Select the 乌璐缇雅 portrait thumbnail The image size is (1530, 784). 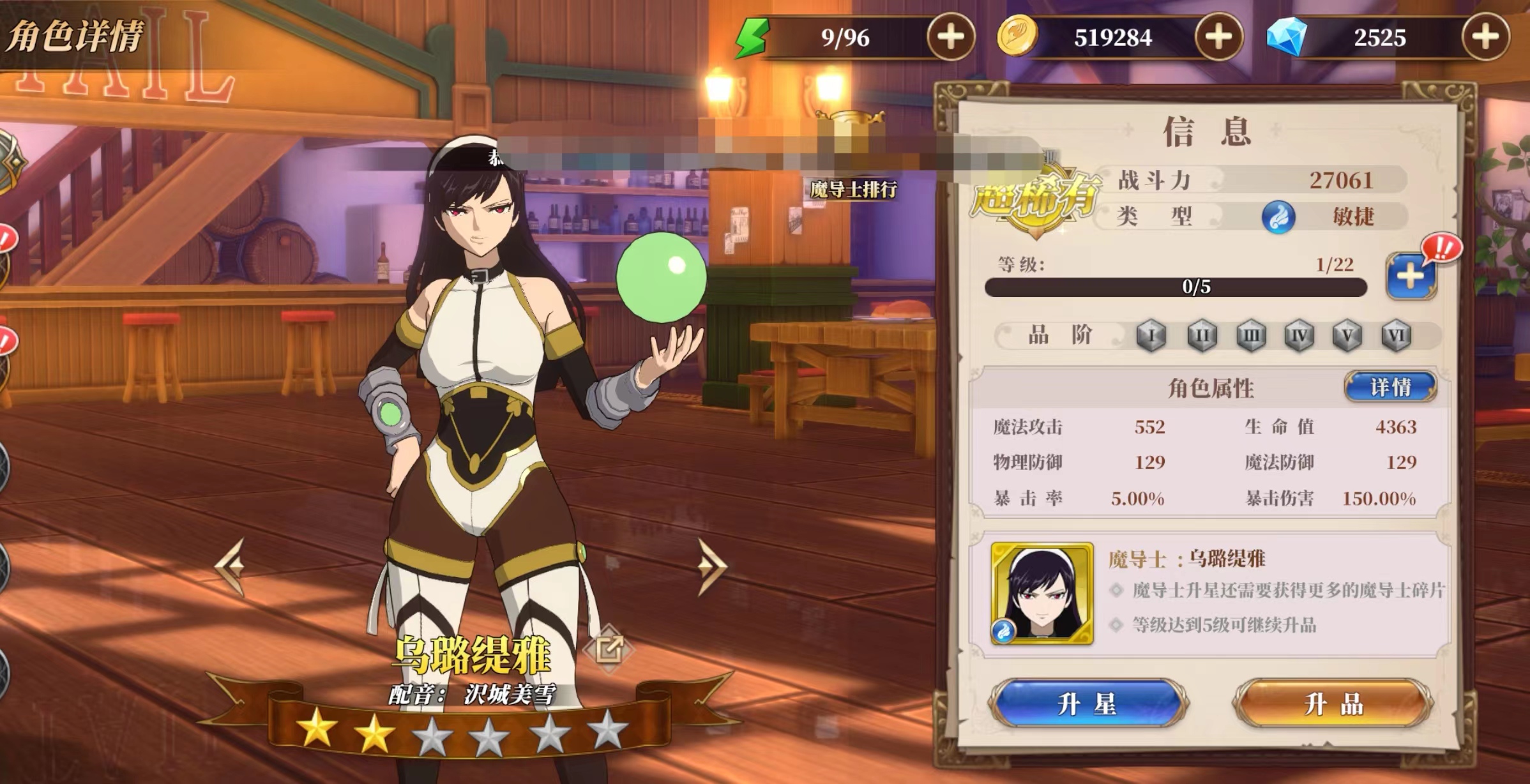[x=1041, y=593]
